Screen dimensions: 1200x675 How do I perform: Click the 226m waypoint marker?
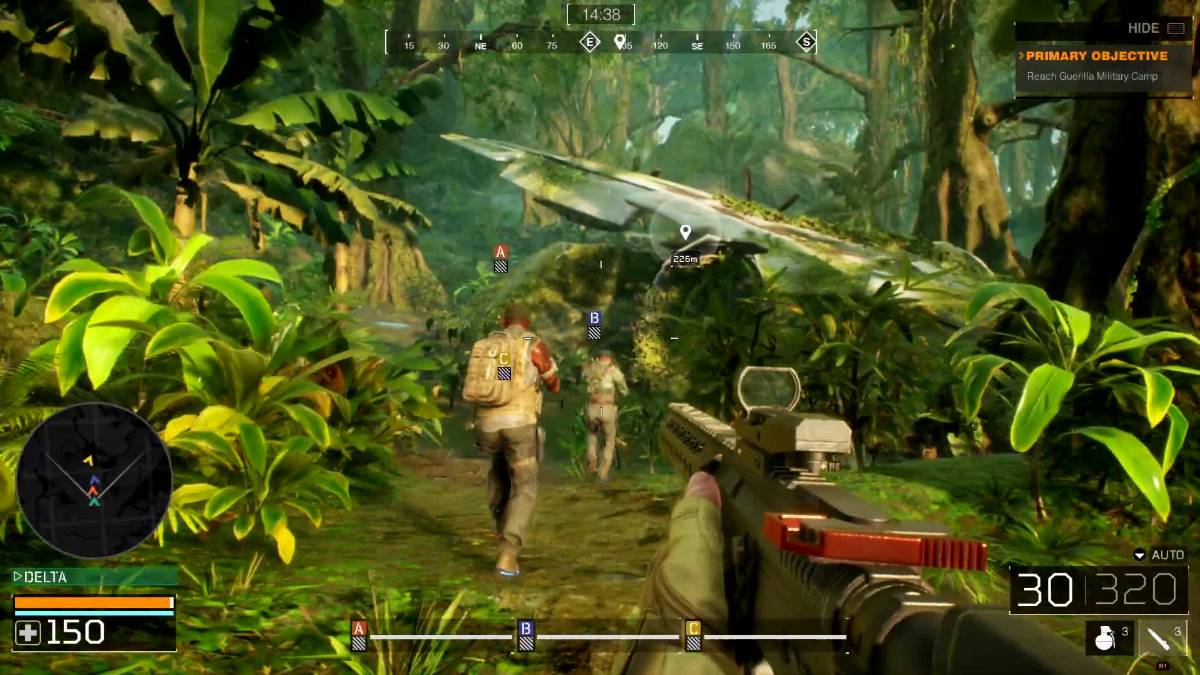[685, 244]
